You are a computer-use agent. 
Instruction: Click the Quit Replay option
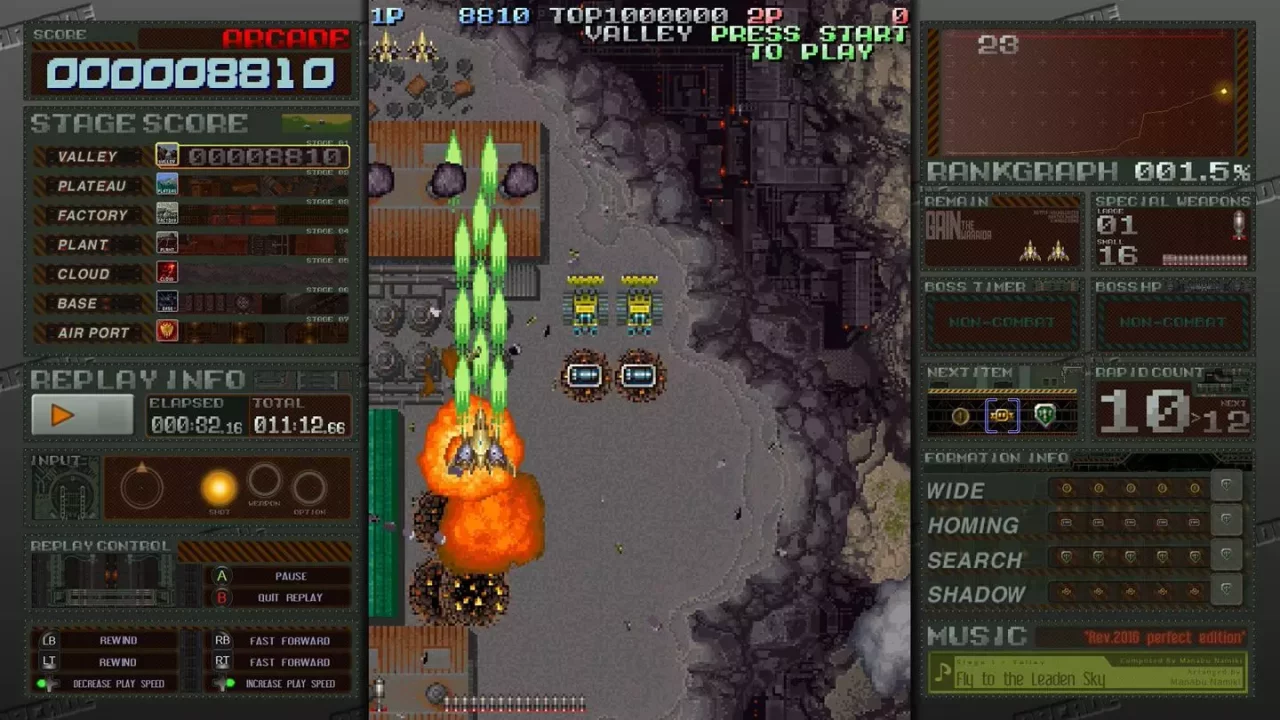click(290, 597)
